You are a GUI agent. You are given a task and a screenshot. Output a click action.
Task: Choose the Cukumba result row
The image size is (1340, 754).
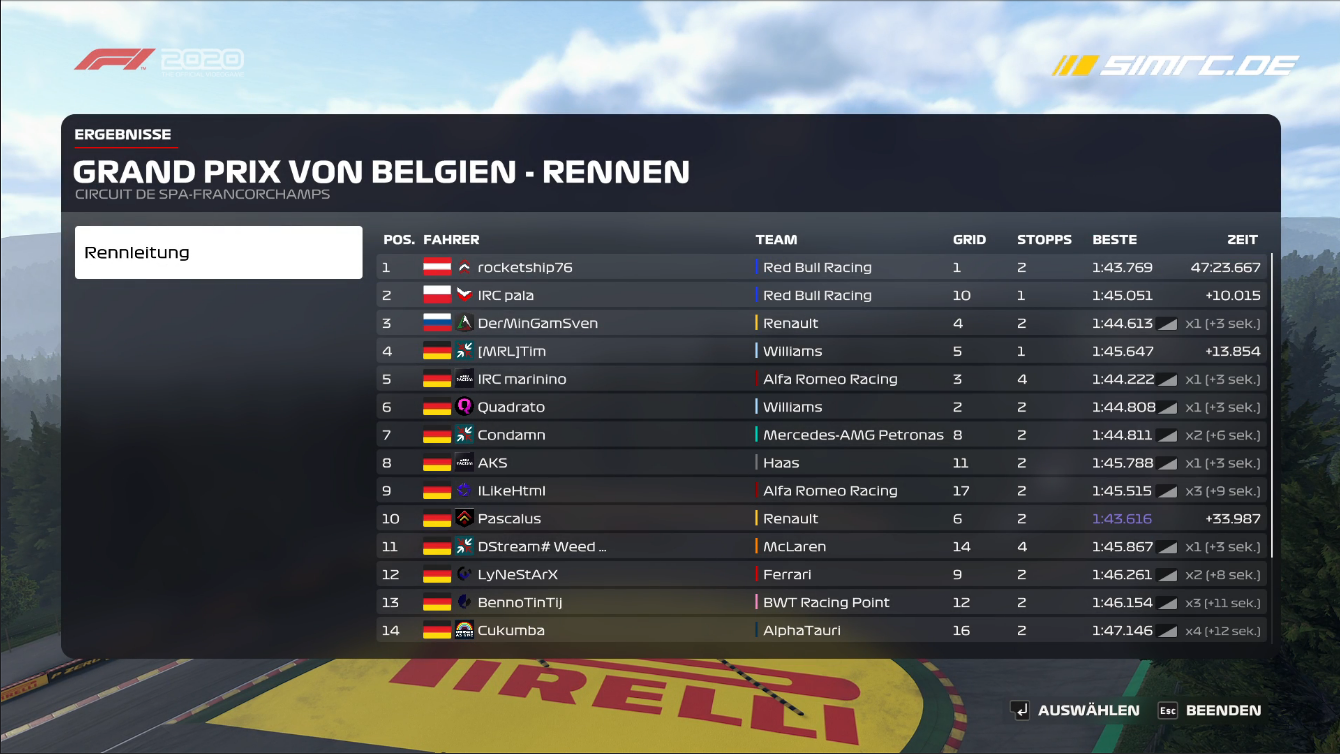coord(820,631)
